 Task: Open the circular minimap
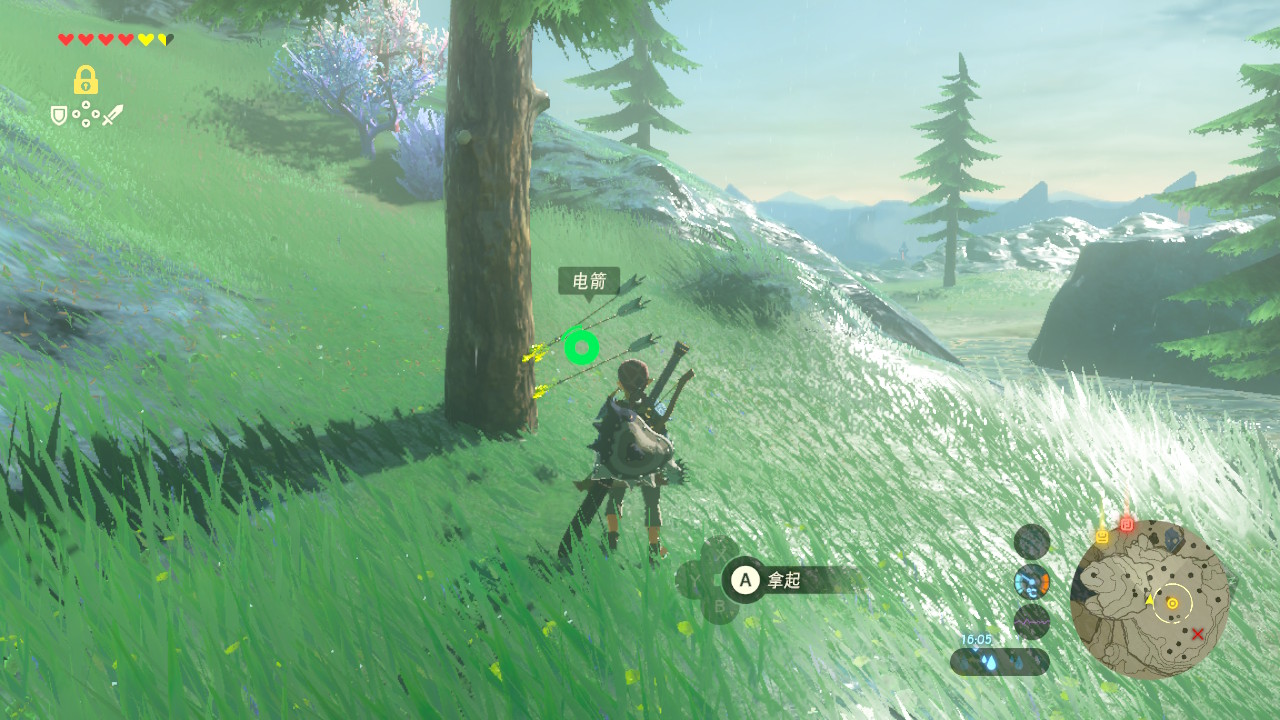(1149, 600)
